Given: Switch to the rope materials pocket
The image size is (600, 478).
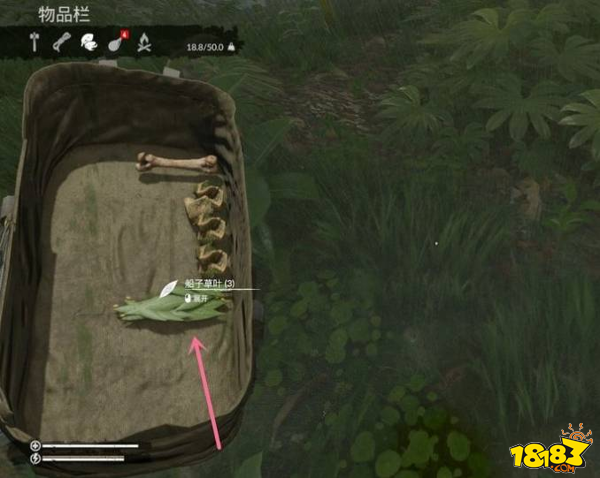Looking at the screenshot, I should pyautogui.click(x=61, y=42).
